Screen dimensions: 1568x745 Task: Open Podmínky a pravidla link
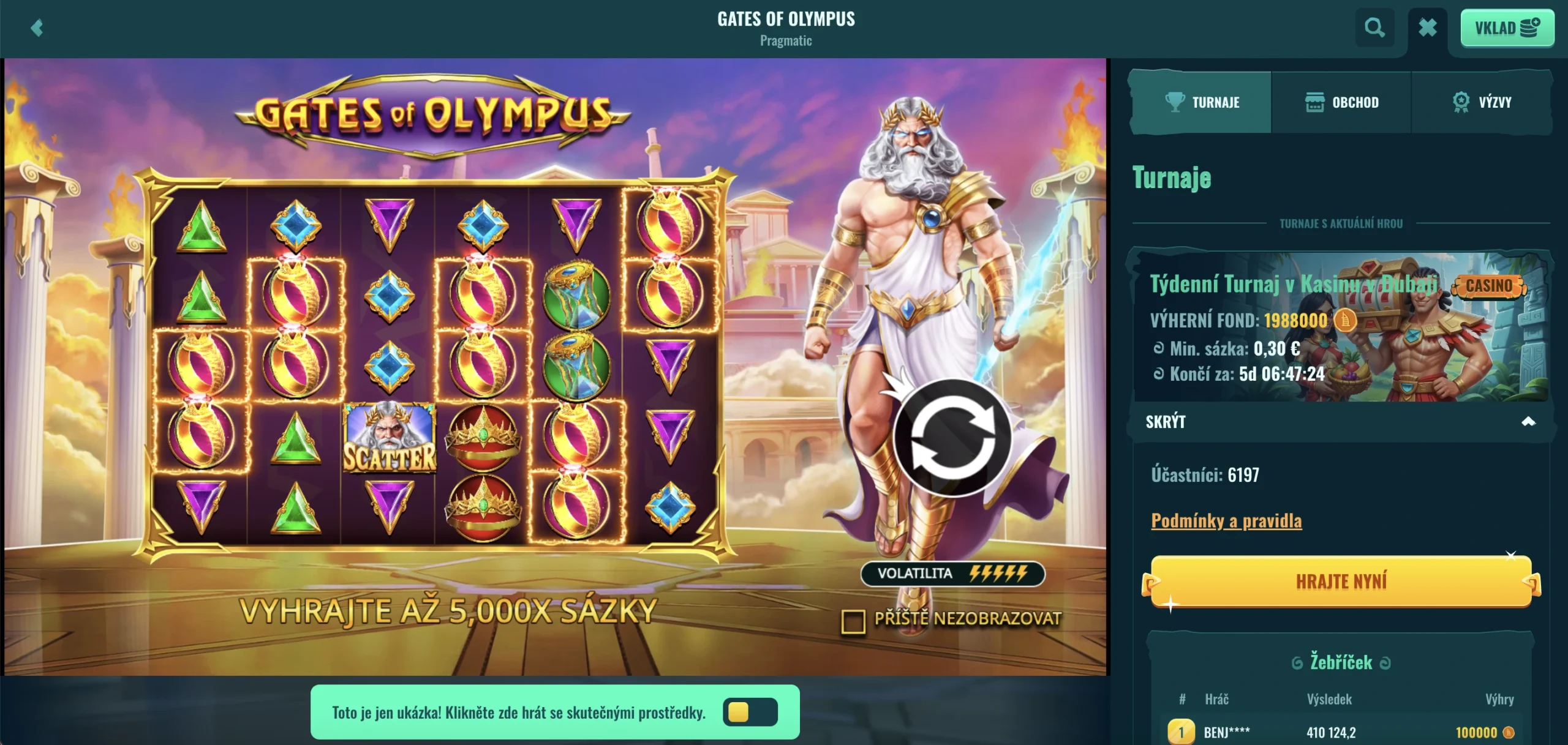pos(1227,521)
